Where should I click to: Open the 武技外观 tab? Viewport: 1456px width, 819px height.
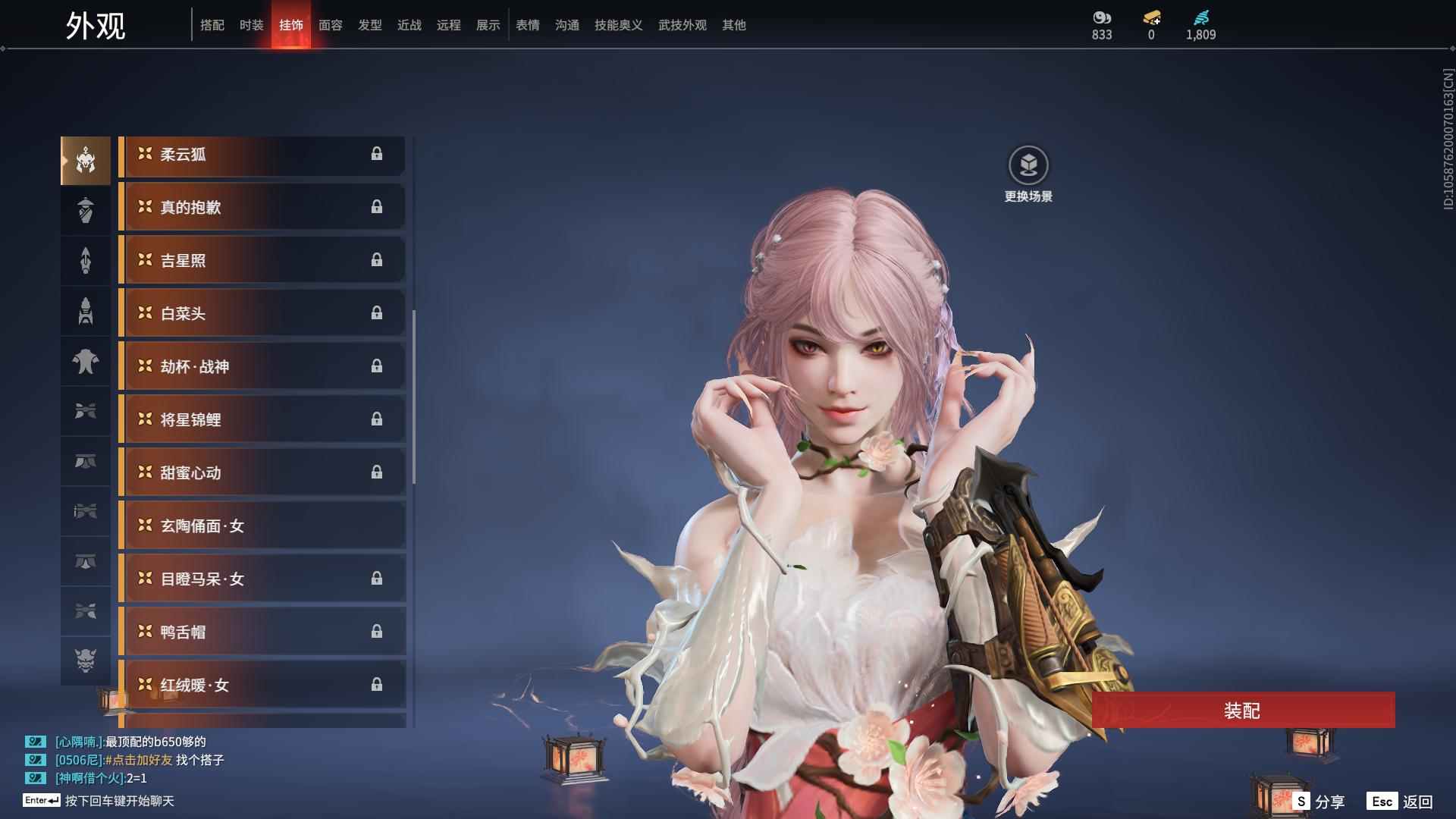click(x=682, y=25)
